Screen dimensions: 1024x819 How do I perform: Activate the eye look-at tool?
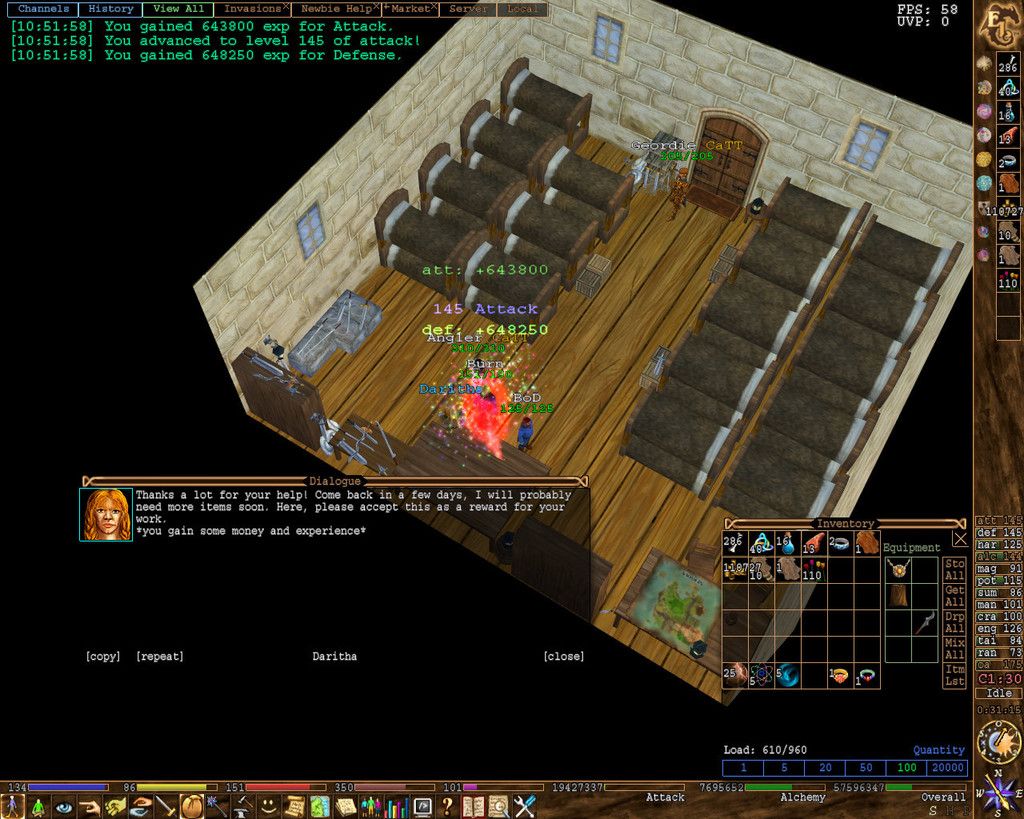(x=64, y=806)
